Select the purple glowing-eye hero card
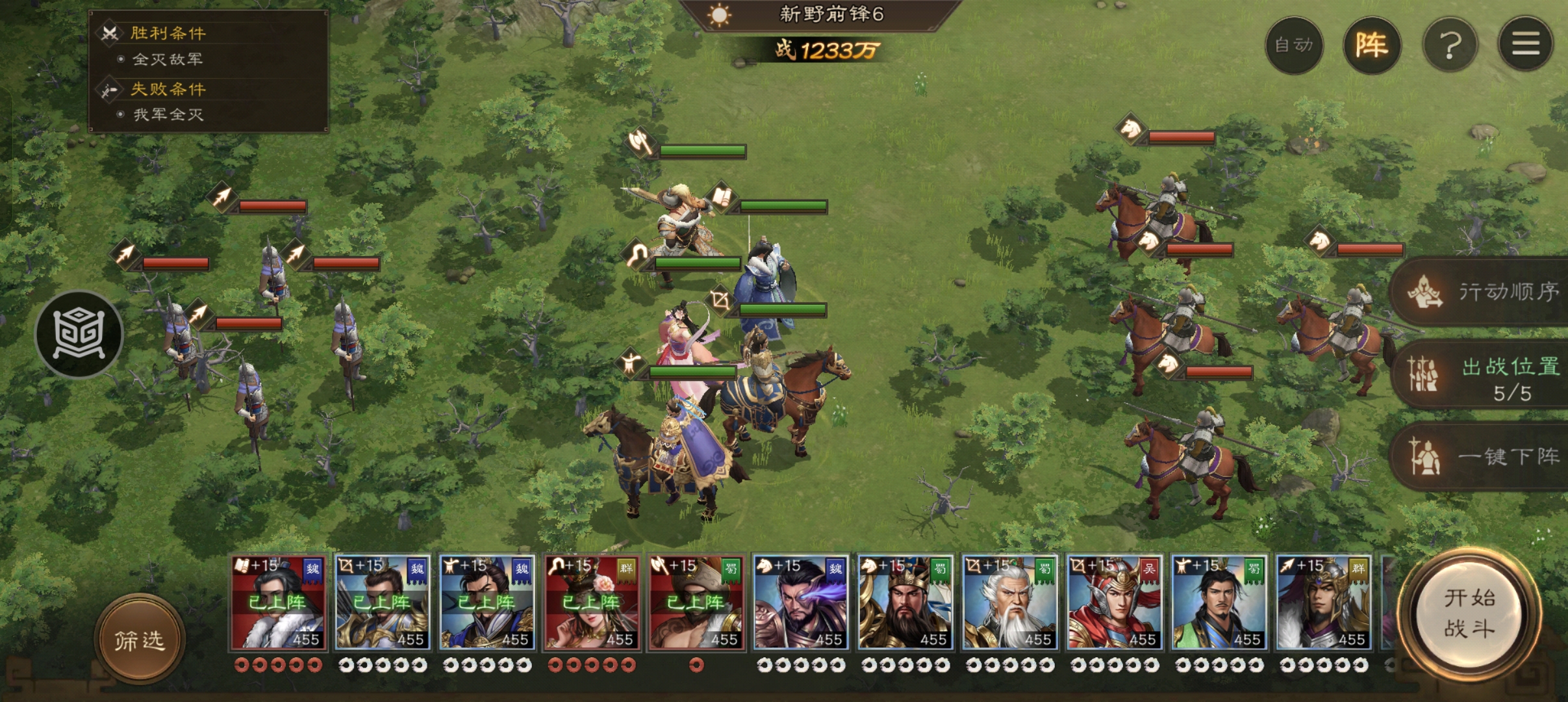 800,603
